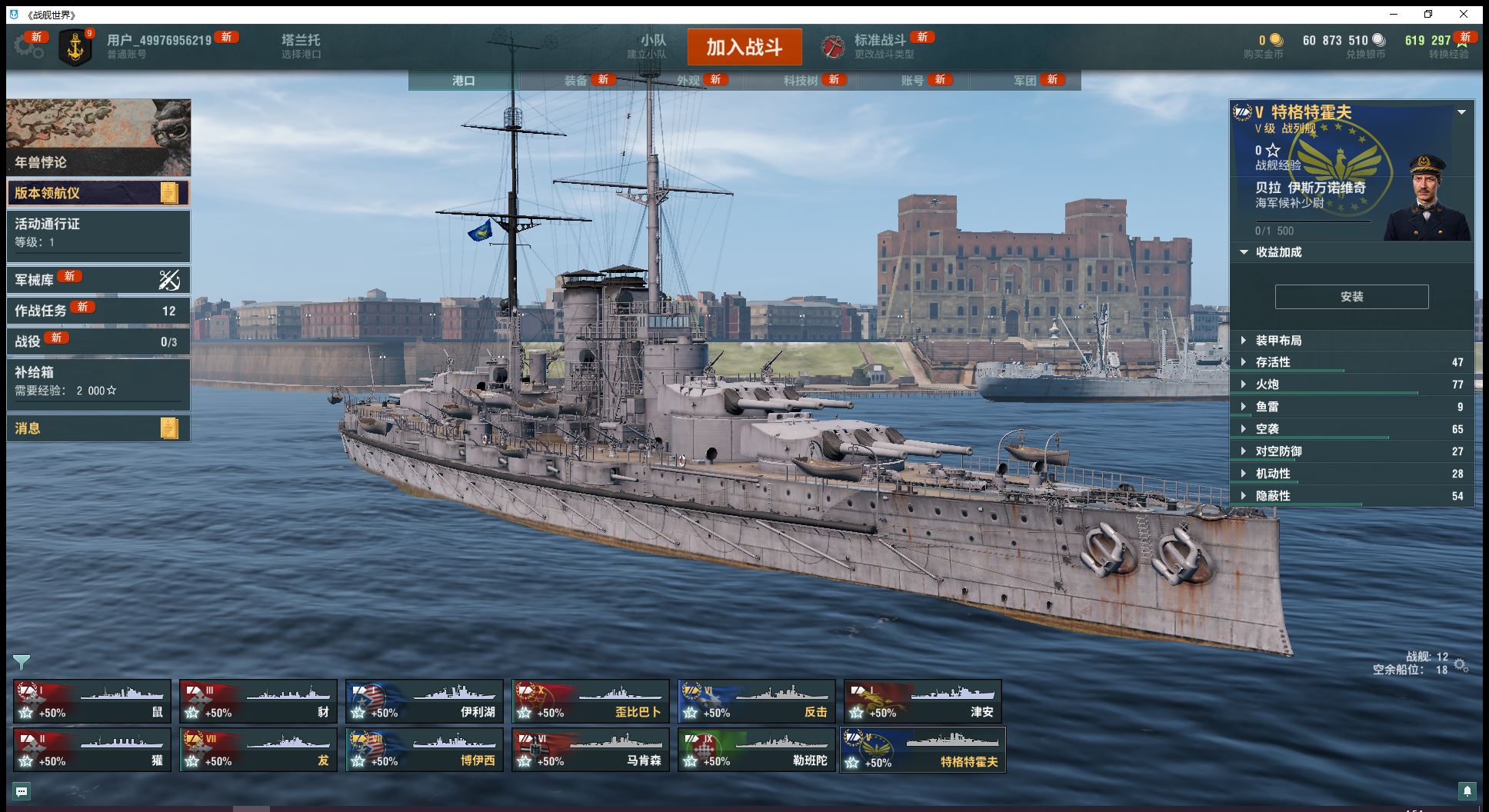Click the 安装 install button
Image resolution: width=1489 pixels, height=812 pixels.
[1351, 297]
